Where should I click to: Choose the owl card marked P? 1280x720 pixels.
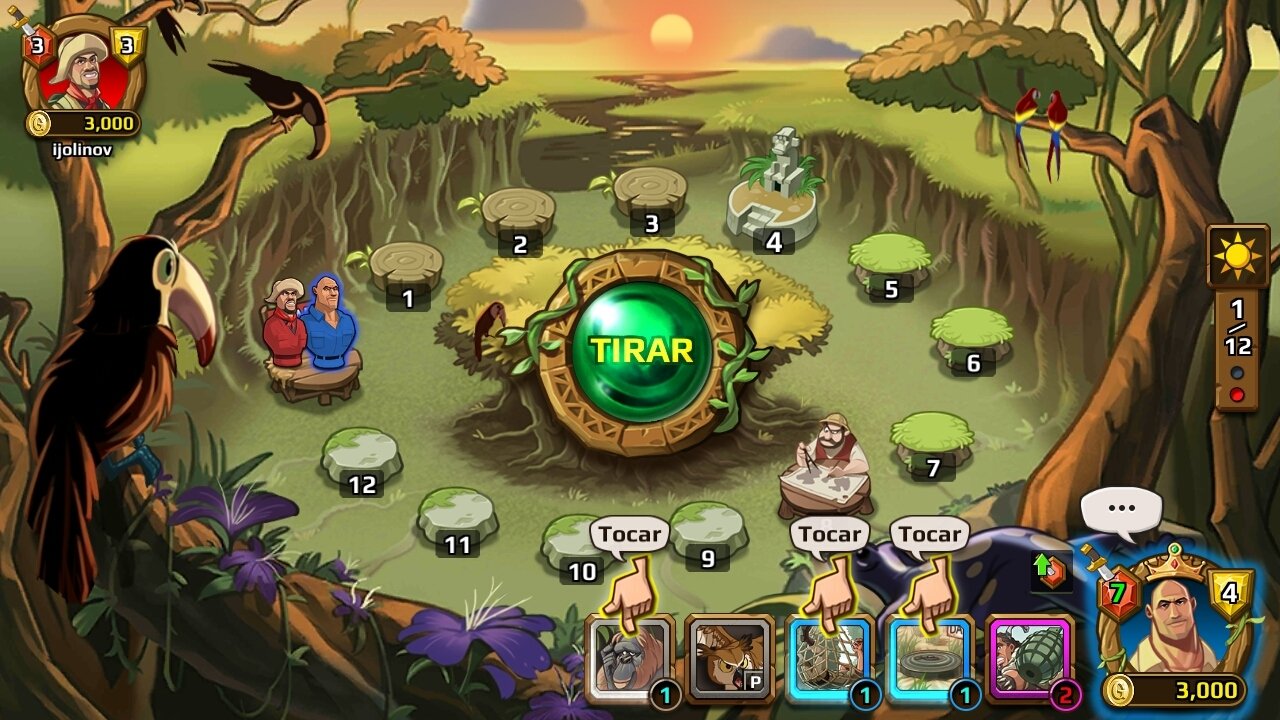tap(729, 657)
